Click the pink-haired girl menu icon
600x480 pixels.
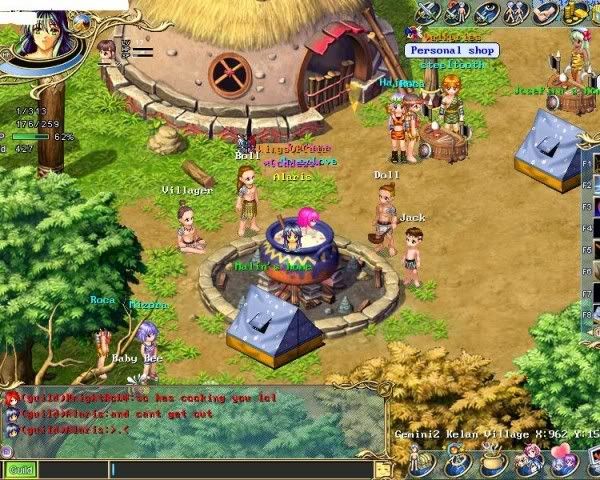(527, 463)
